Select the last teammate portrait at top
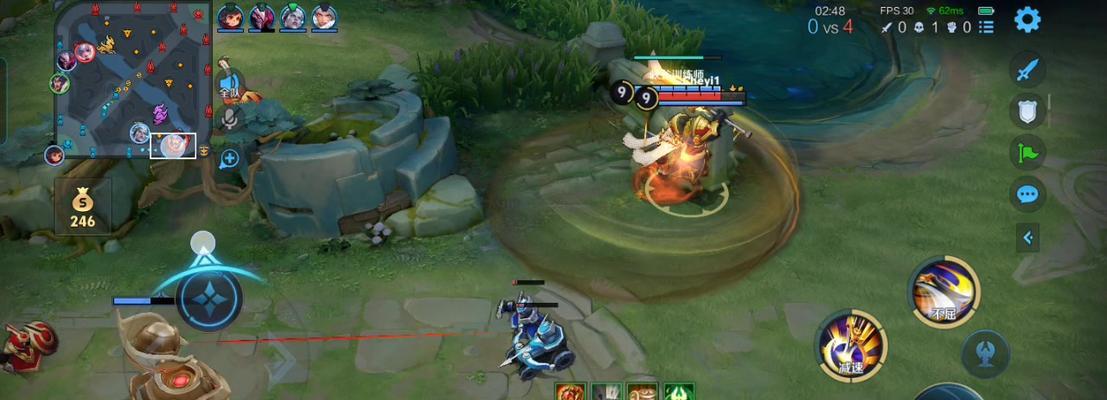This screenshot has height=400, width=1107. click(324, 17)
